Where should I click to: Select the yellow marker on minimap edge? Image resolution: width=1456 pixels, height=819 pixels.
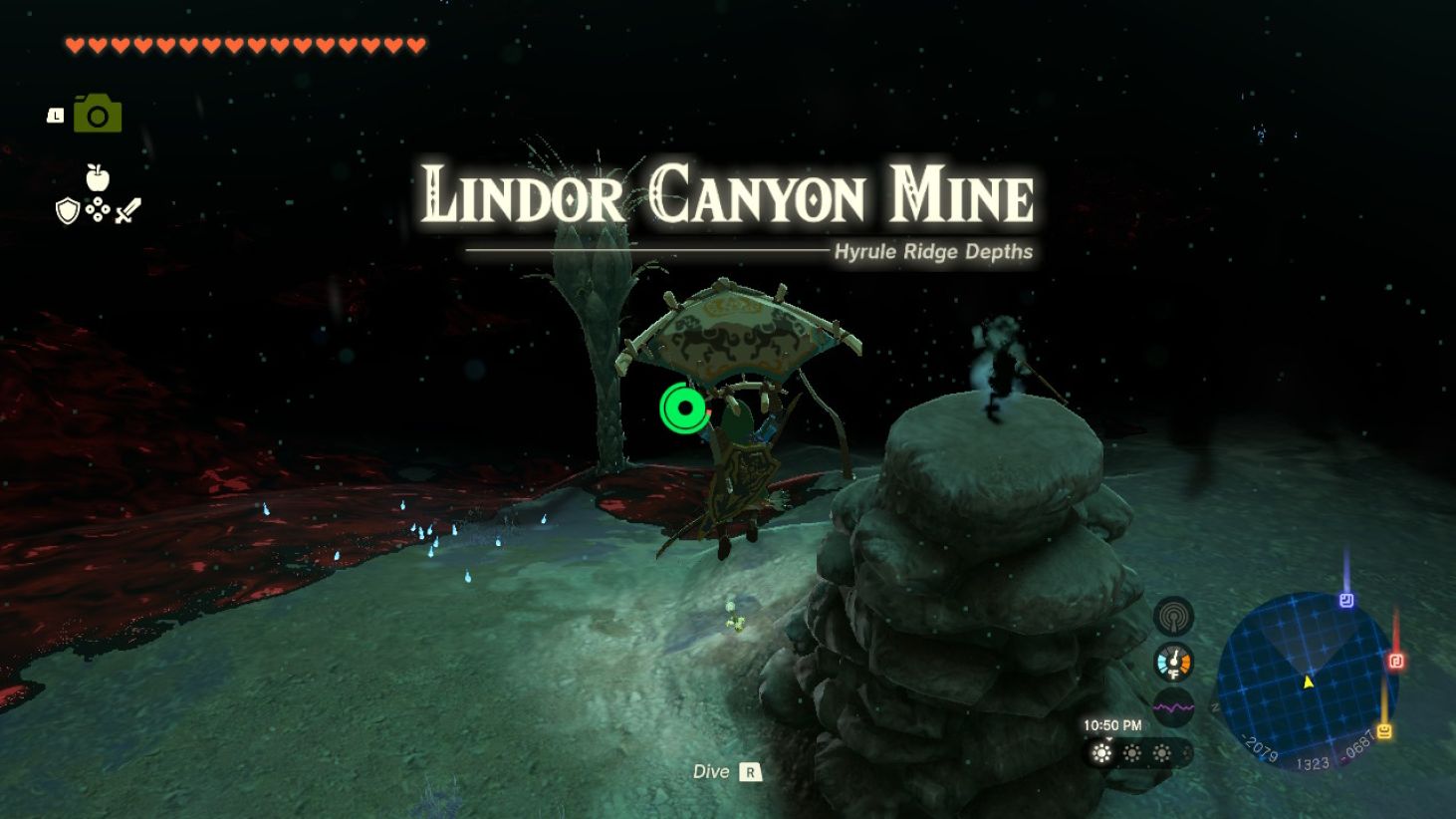pyautogui.click(x=1383, y=731)
